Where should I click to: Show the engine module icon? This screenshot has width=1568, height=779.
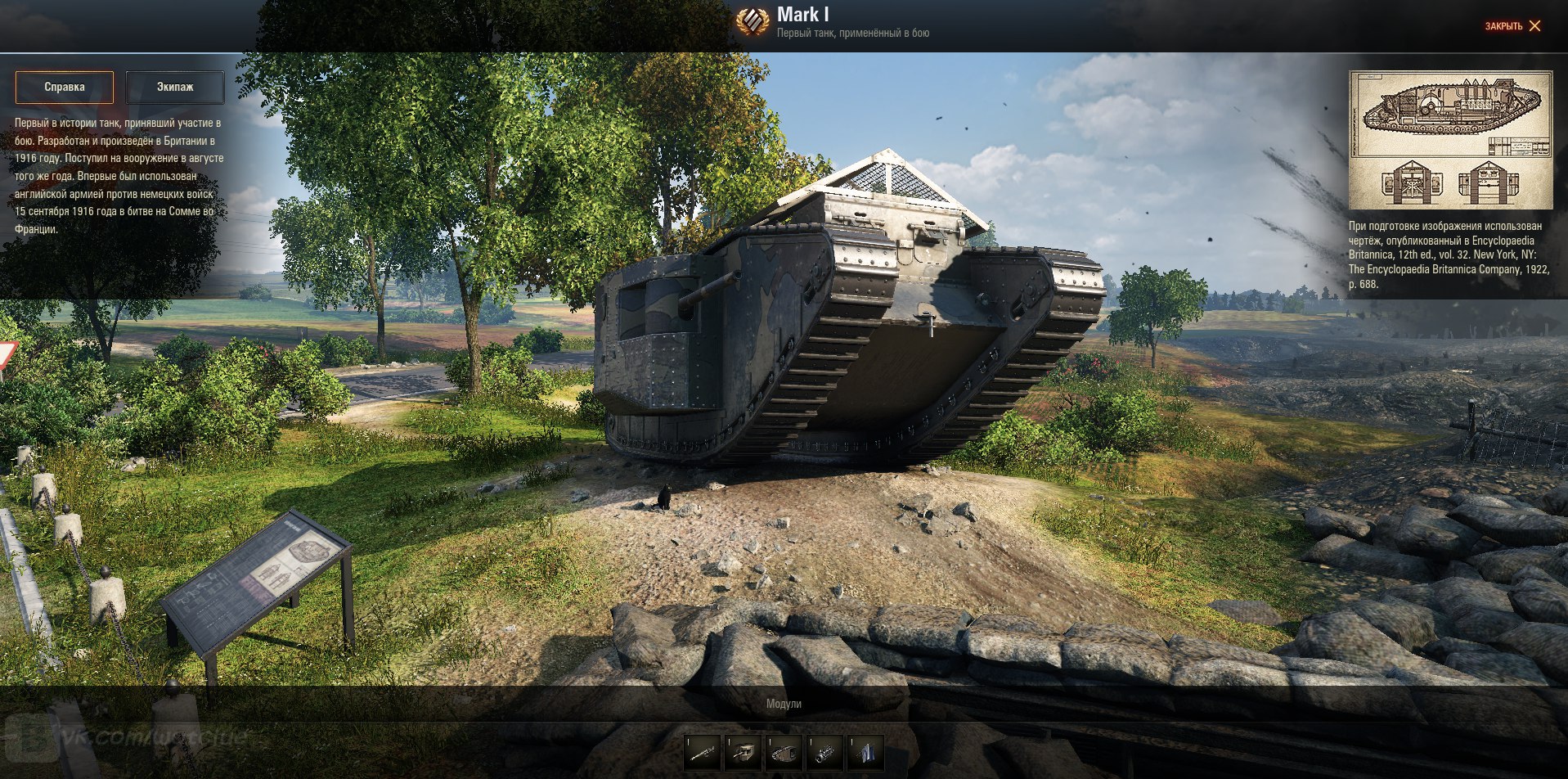coord(824,752)
